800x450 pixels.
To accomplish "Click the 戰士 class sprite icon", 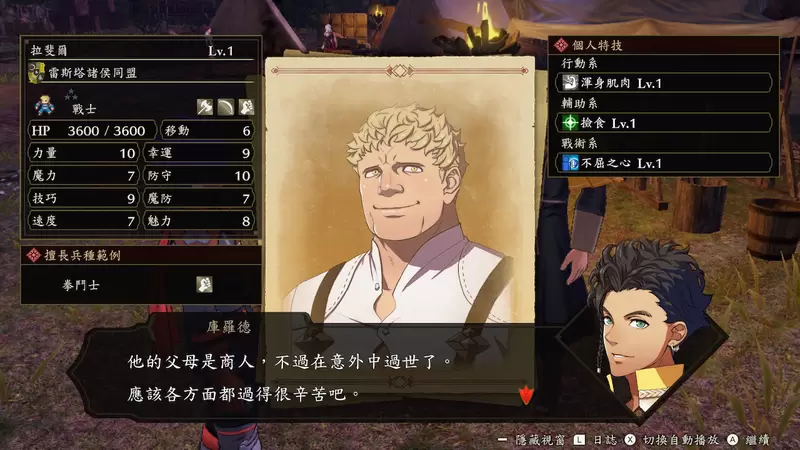I will pyautogui.click(x=44, y=105).
